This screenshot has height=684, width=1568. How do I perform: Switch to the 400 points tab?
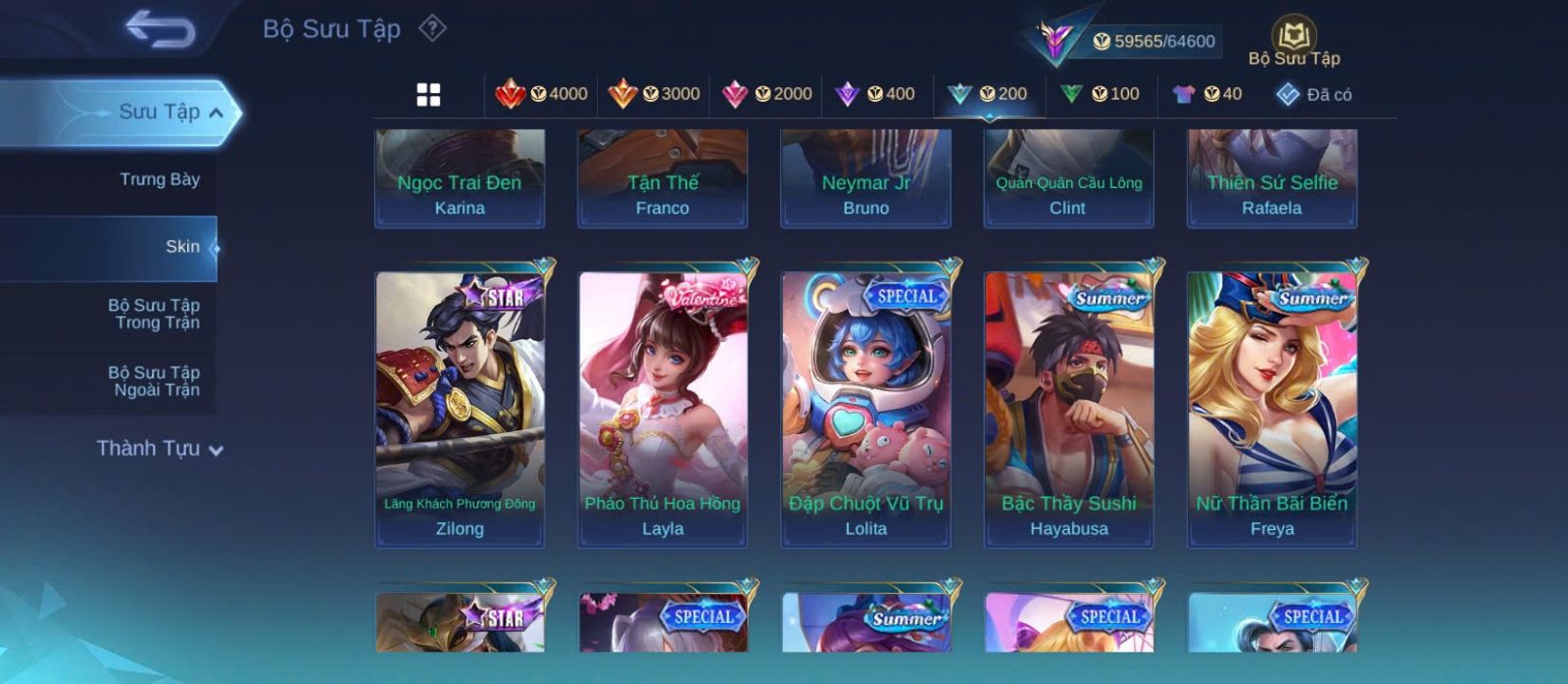click(x=875, y=94)
